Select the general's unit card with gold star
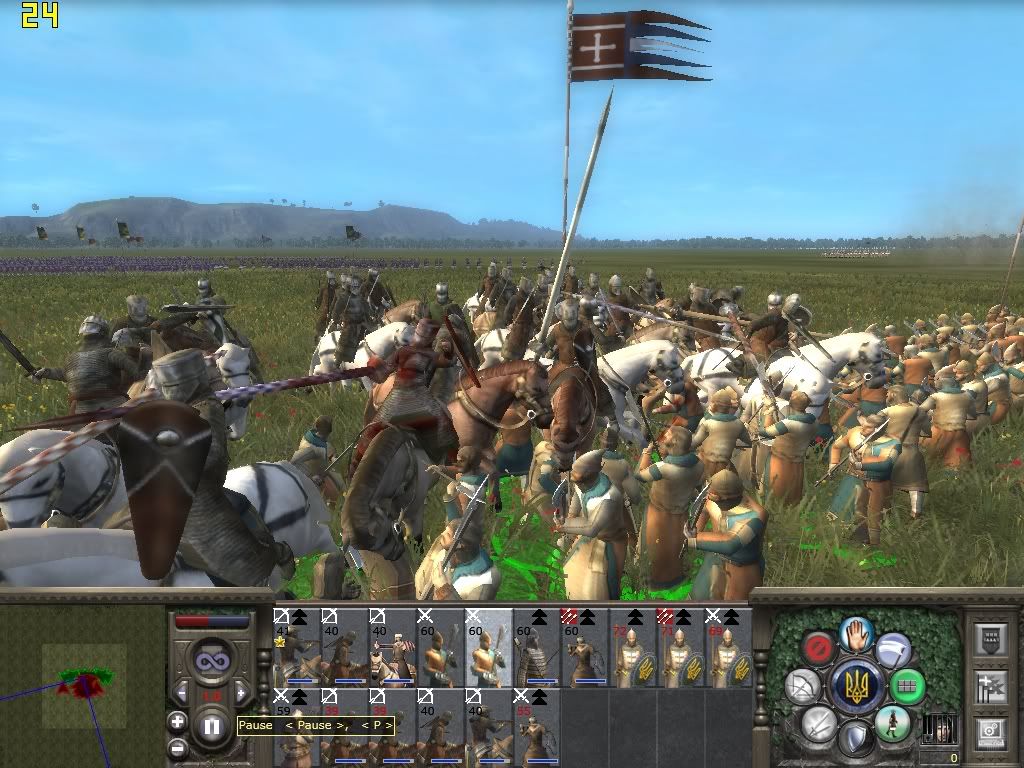The height and width of the screenshot is (768, 1024). point(296,647)
